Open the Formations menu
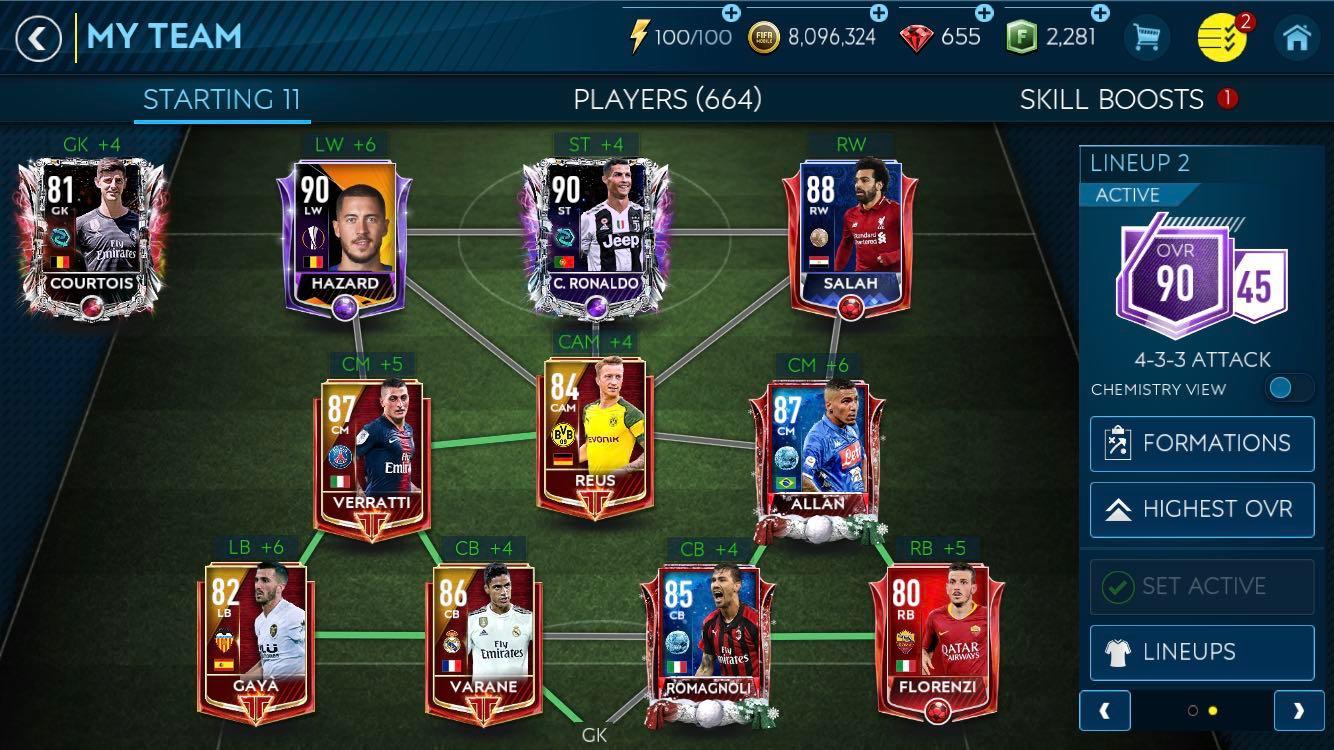The width and height of the screenshot is (1334, 750). click(1202, 443)
